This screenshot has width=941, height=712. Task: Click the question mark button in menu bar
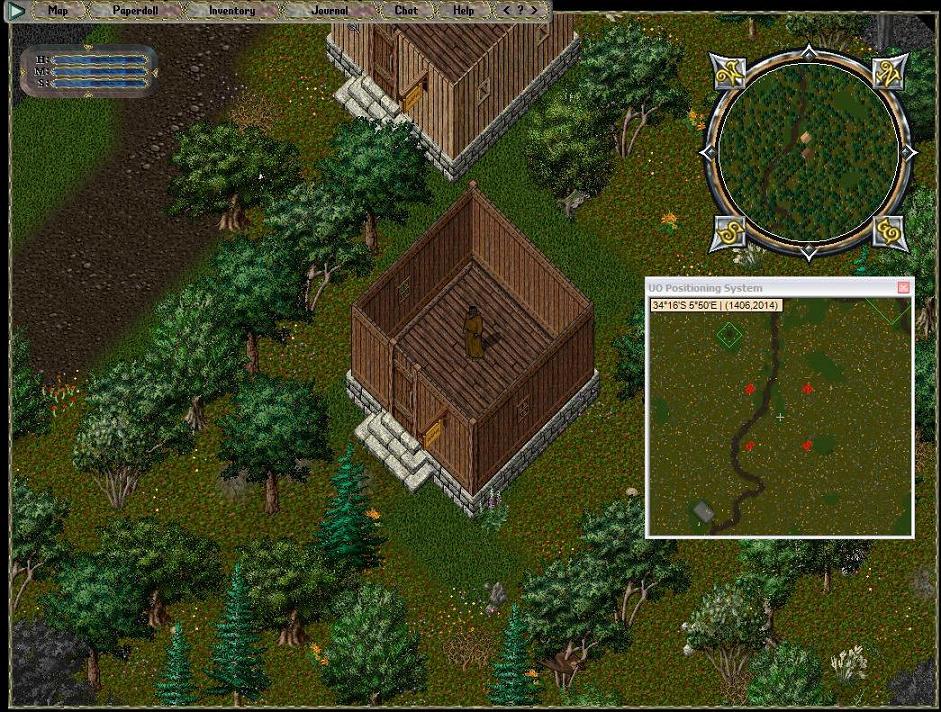(x=520, y=11)
